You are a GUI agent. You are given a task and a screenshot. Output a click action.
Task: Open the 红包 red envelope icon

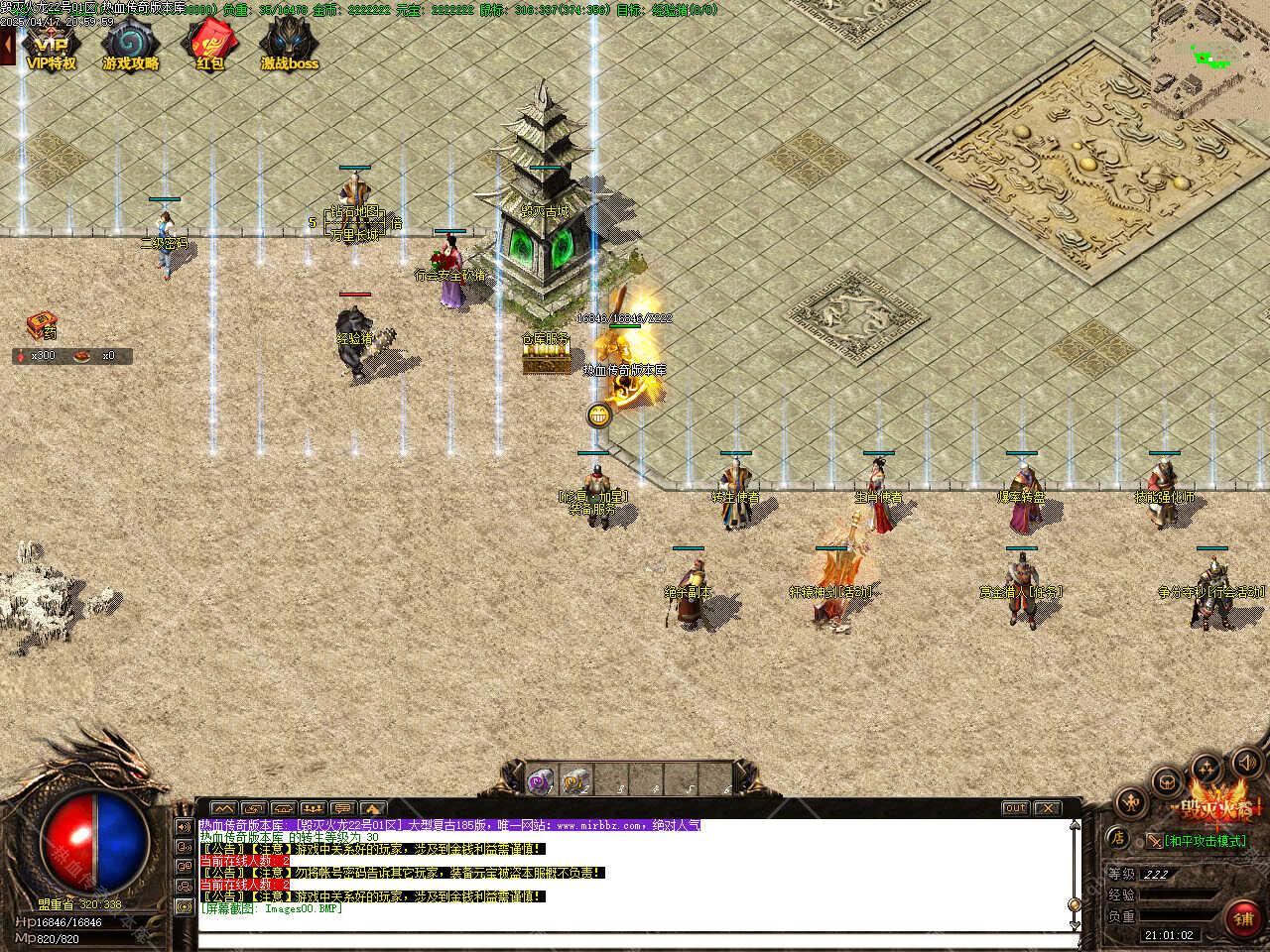point(209,43)
